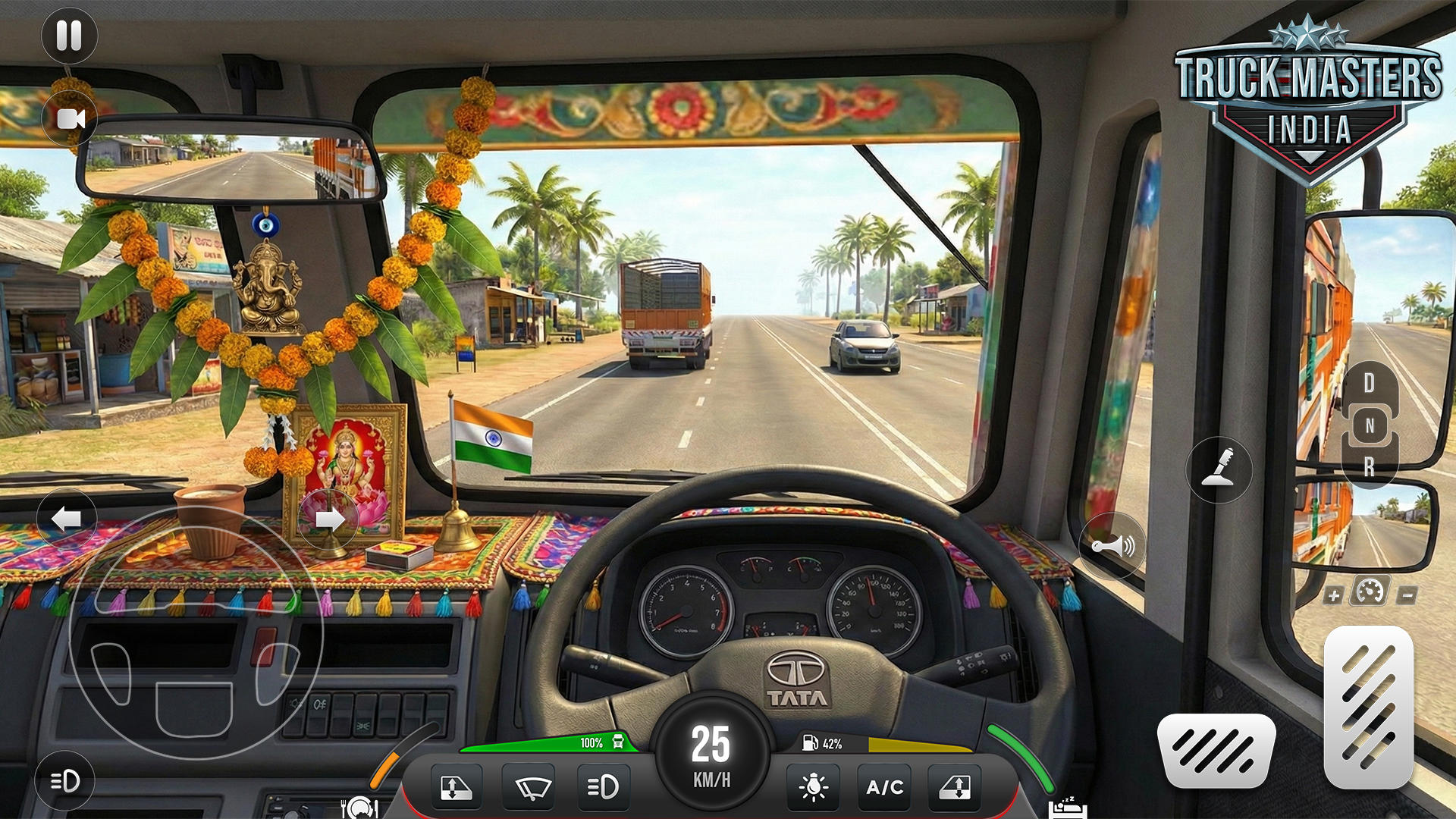
Task: Steer left using the left arrow
Action: (x=67, y=519)
